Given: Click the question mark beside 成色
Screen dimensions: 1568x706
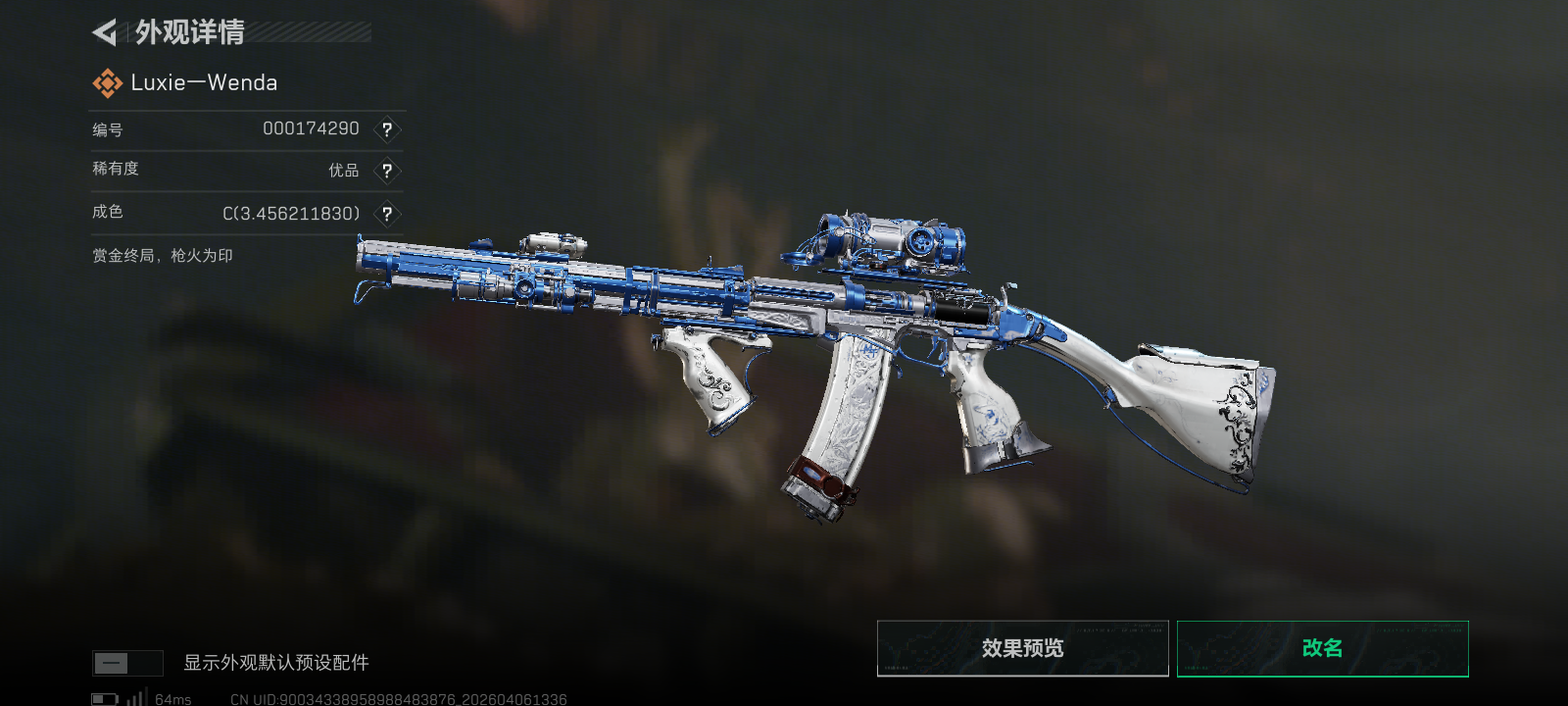Looking at the screenshot, I should (x=387, y=214).
